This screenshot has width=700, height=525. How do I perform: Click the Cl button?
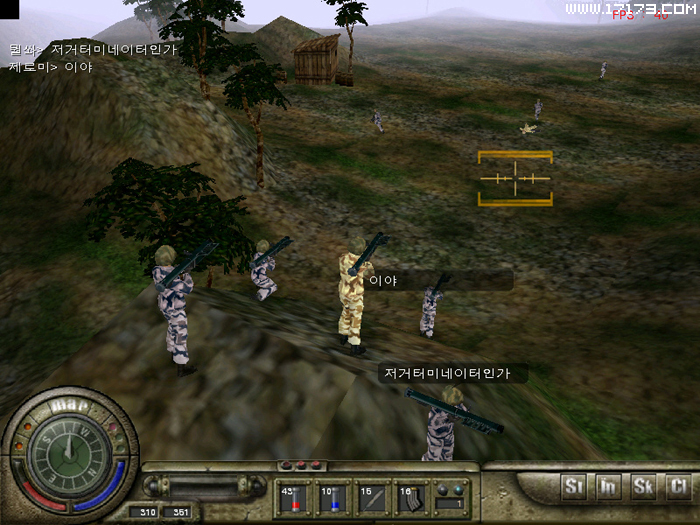click(x=678, y=487)
